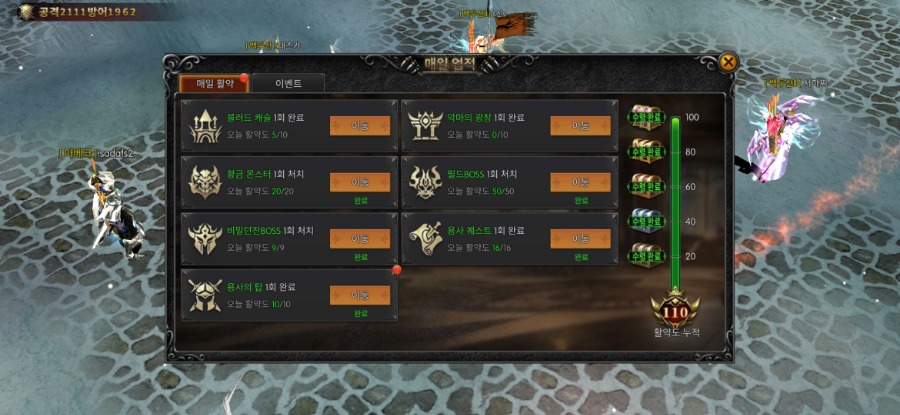Open the blue 40-point reward chest

pyautogui.click(x=644, y=220)
